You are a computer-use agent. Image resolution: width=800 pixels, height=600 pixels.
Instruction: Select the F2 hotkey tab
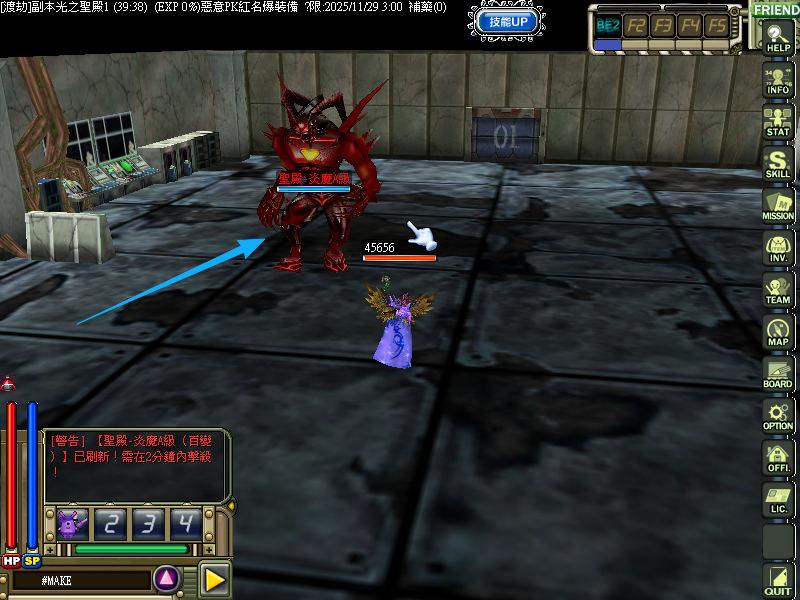636,25
